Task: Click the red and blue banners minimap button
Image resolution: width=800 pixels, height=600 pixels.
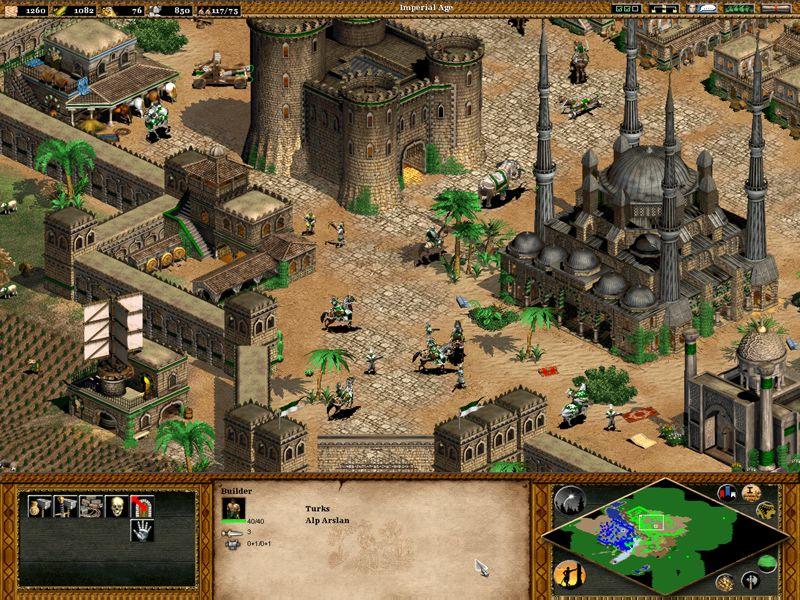Action: tap(726, 494)
